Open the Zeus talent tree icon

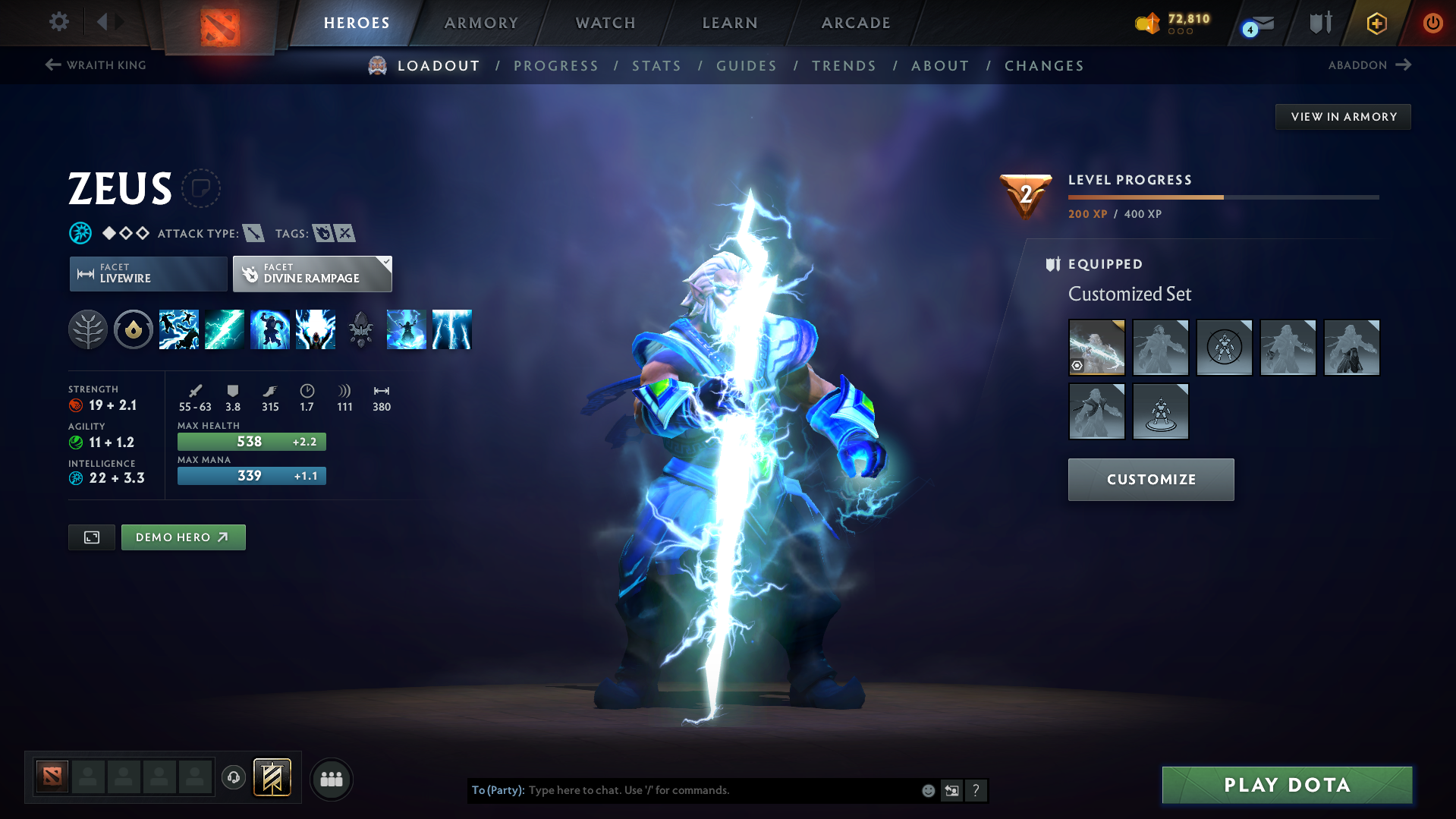pyautogui.click(x=88, y=329)
